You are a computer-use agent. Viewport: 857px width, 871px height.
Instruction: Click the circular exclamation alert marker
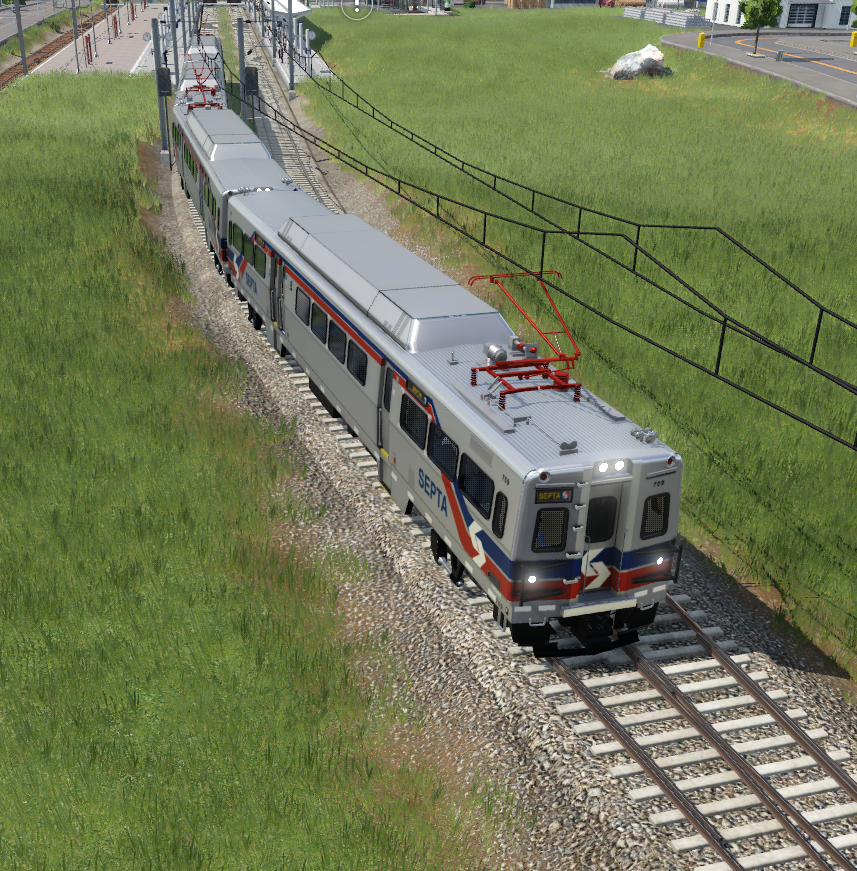(356, 7)
